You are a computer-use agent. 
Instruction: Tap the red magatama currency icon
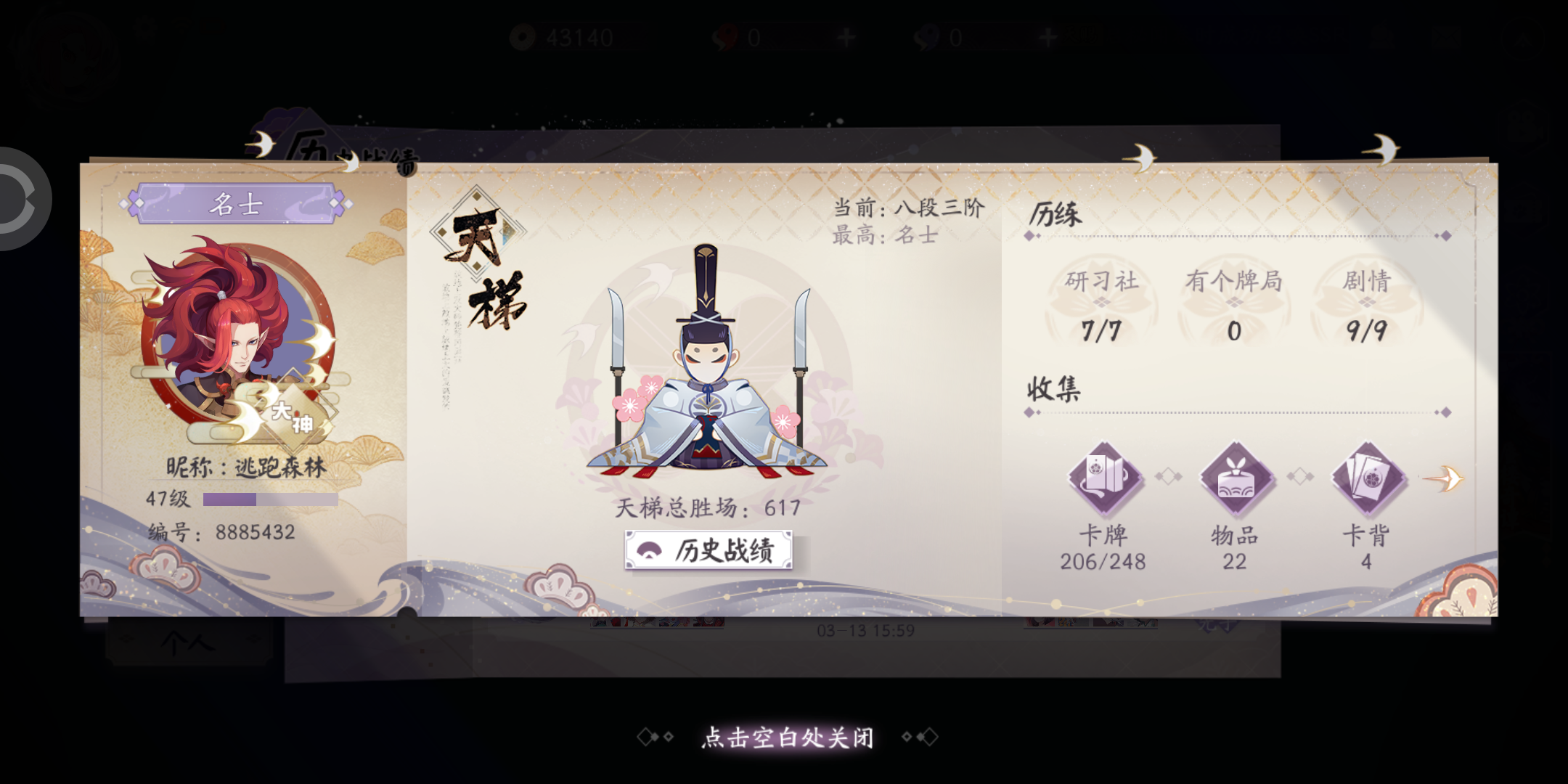click(x=724, y=38)
